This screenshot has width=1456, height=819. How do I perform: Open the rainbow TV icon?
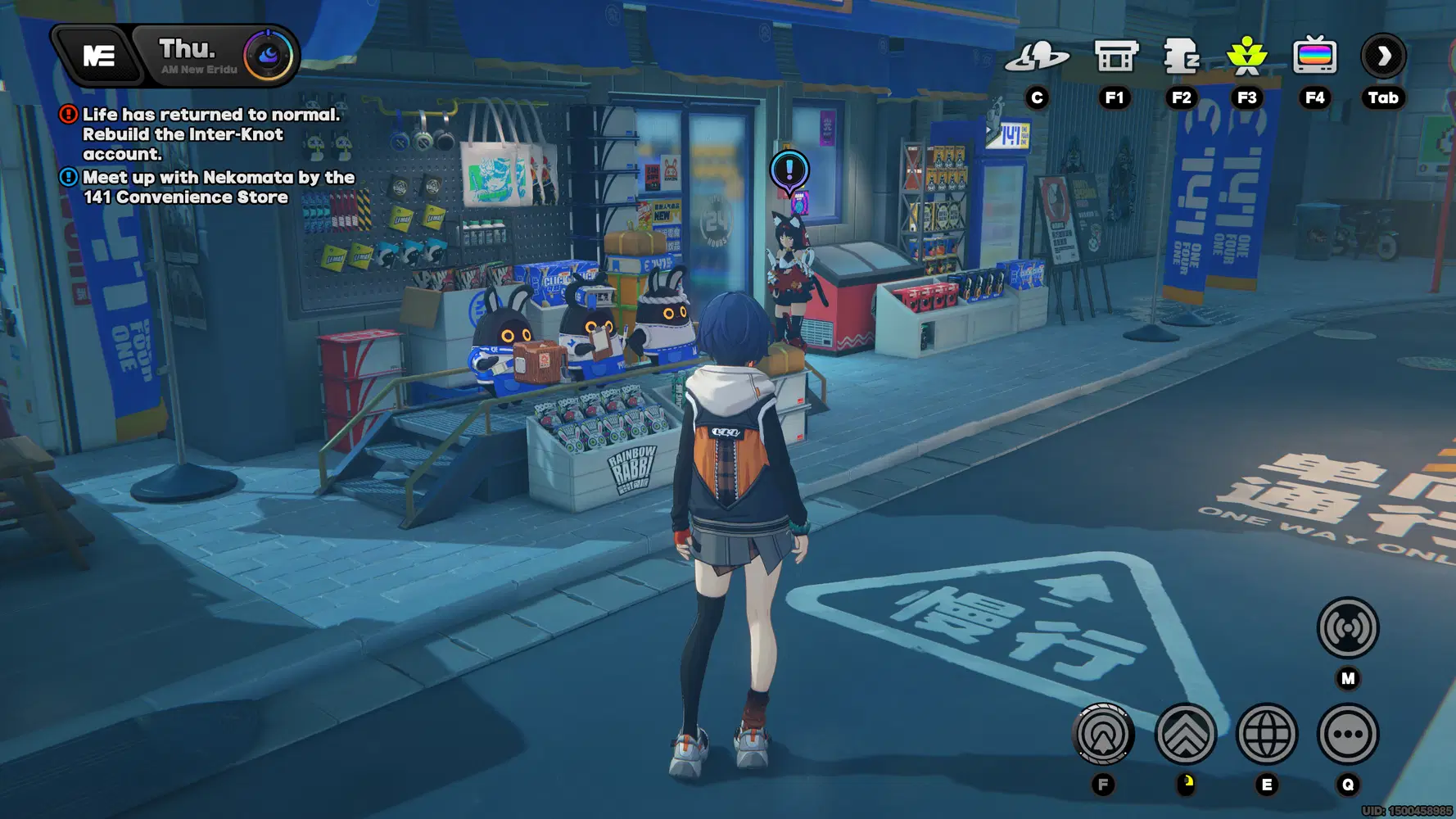(x=1314, y=57)
